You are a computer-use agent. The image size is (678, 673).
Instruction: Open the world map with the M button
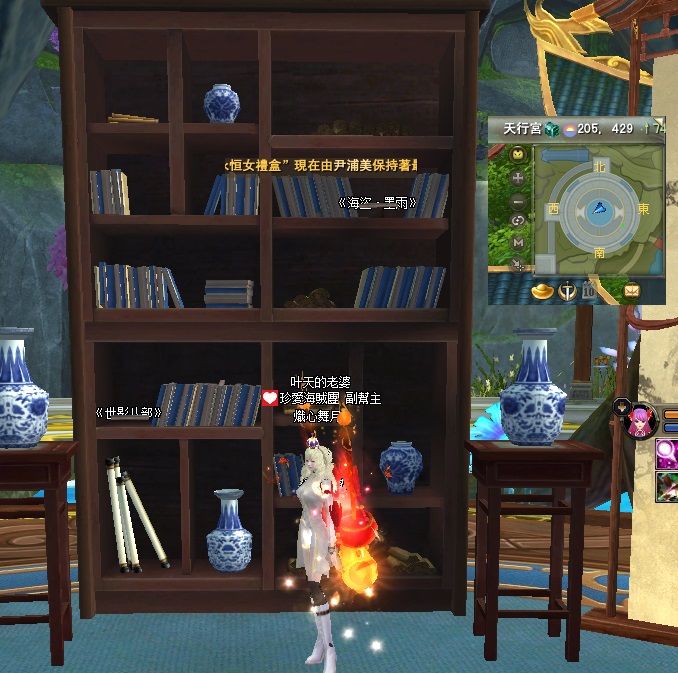click(518, 242)
